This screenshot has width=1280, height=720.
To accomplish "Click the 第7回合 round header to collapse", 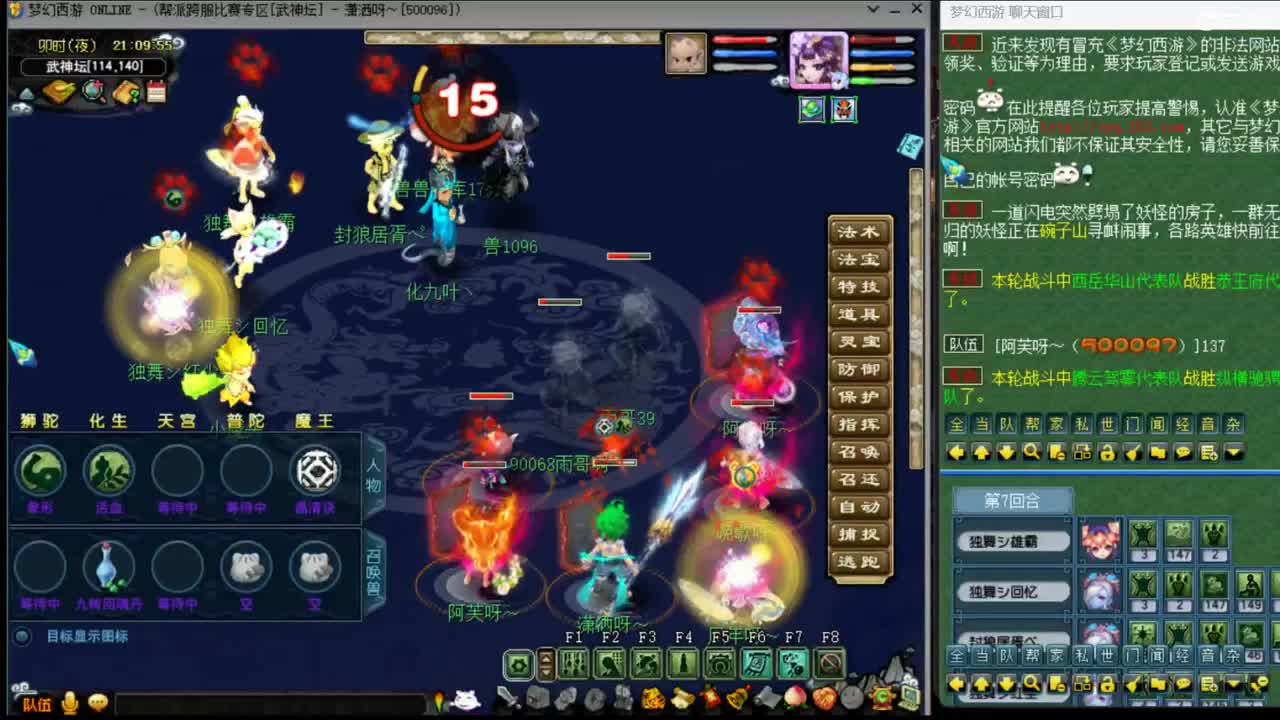I will click(x=1011, y=499).
